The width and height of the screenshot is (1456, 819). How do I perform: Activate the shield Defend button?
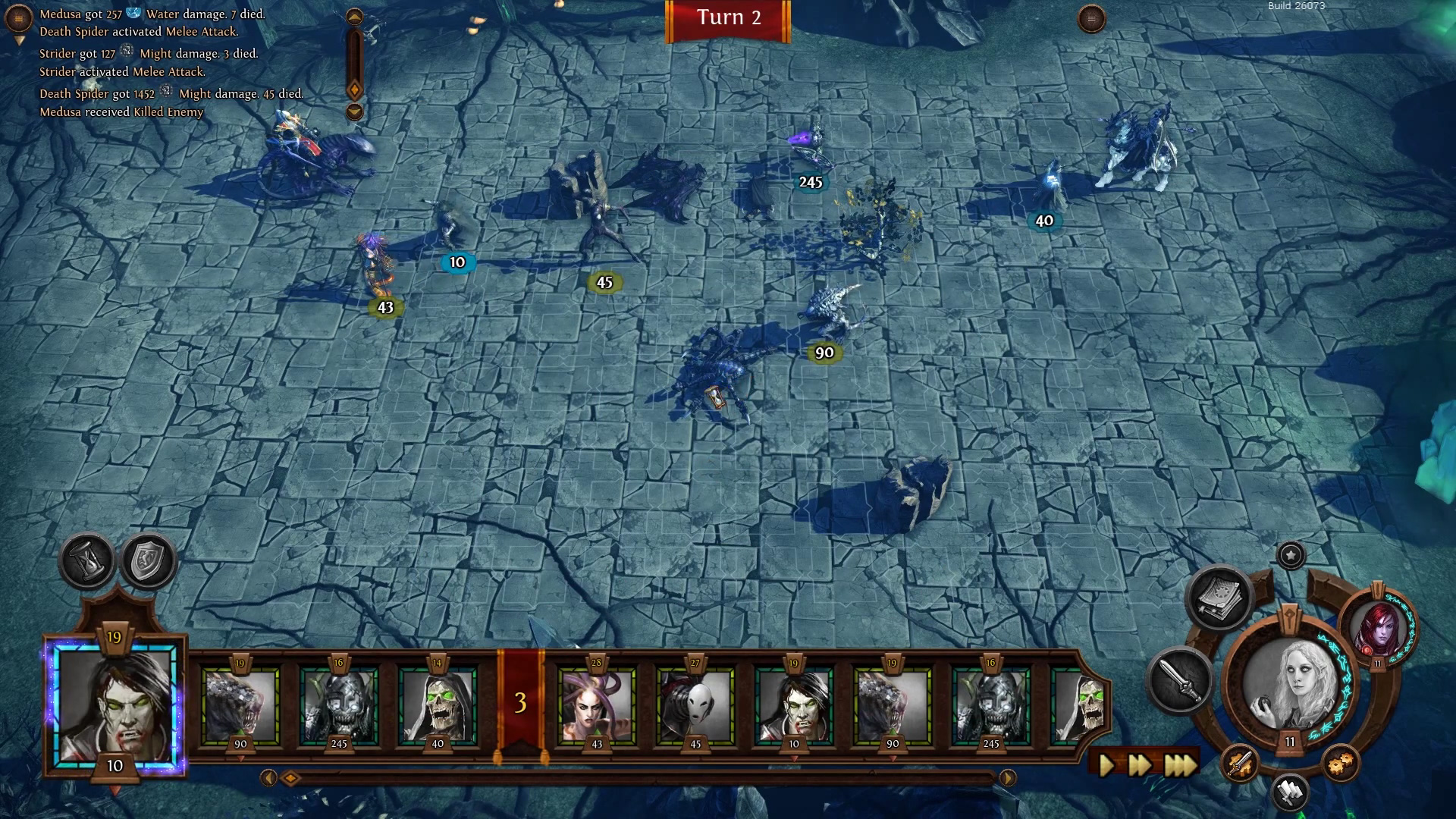tap(149, 561)
